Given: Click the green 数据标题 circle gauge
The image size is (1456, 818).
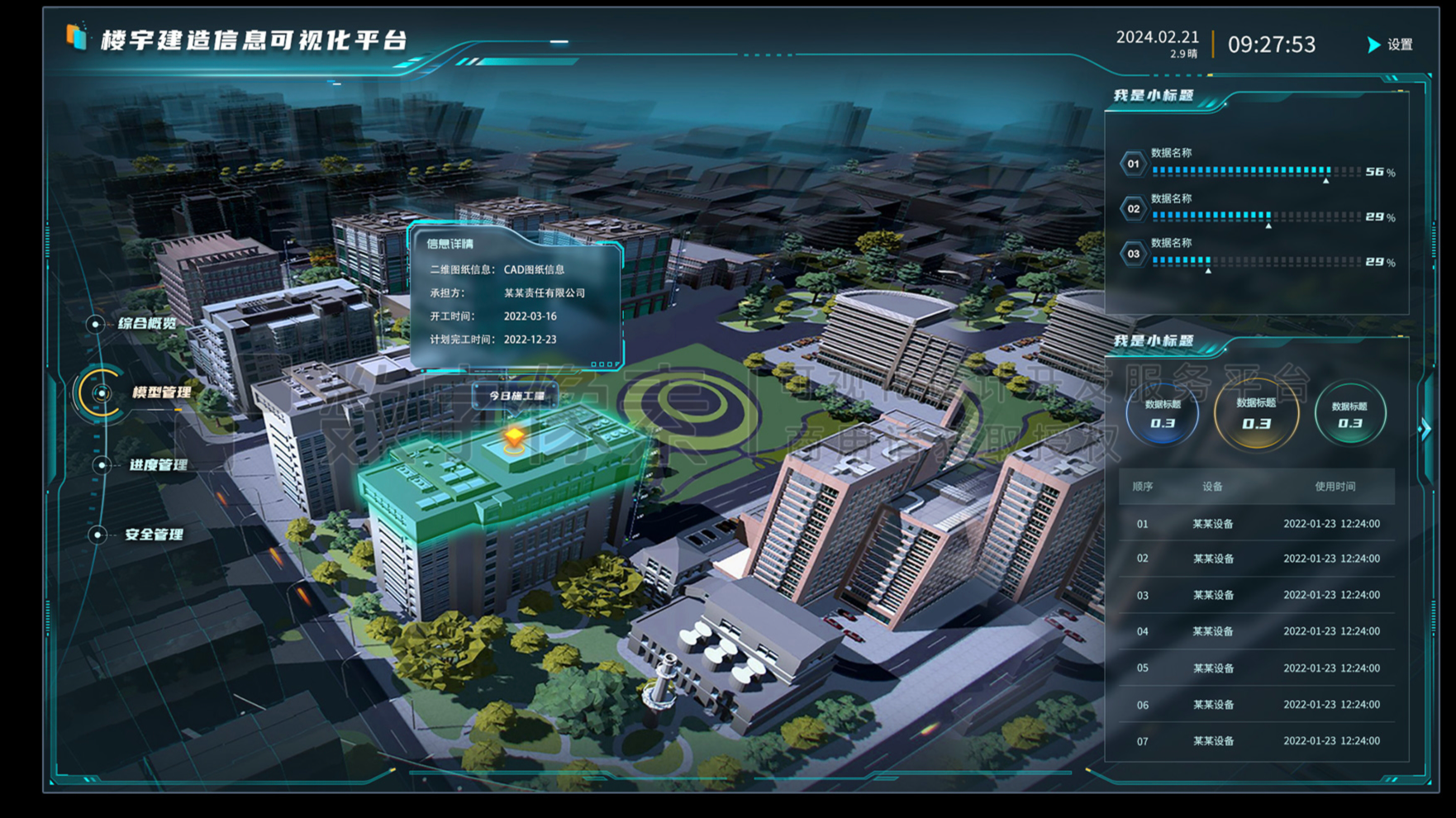Looking at the screenshot, I should point(1349,415).
